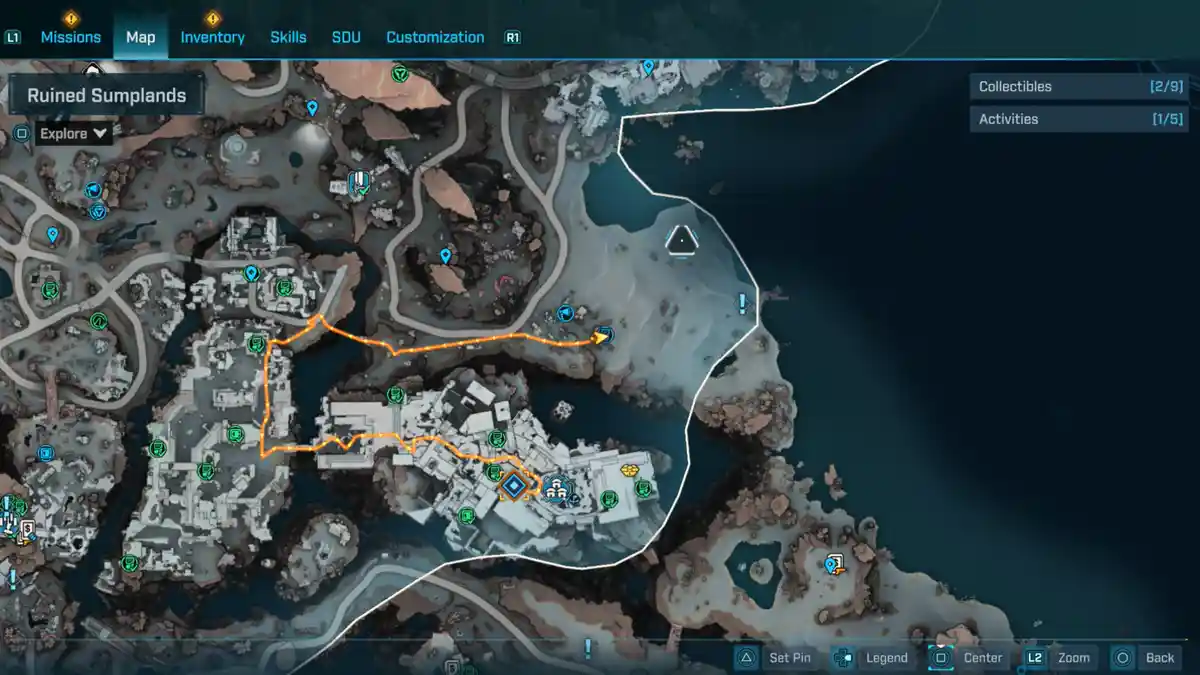This screenshot has height=675, width=1200.
Task: Switch to the Missions tab
Action: point(70,37)
